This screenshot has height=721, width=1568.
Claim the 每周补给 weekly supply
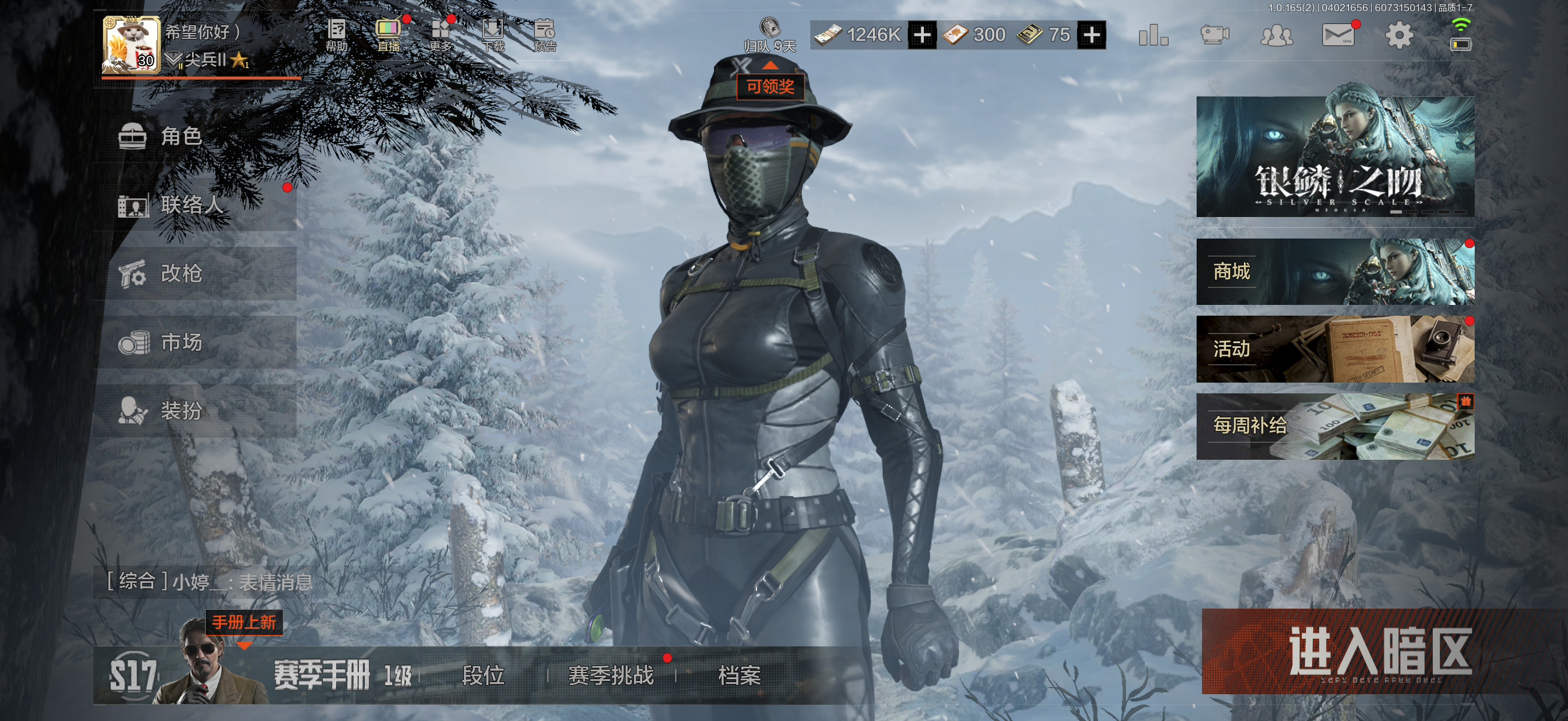coord(1335,426)
